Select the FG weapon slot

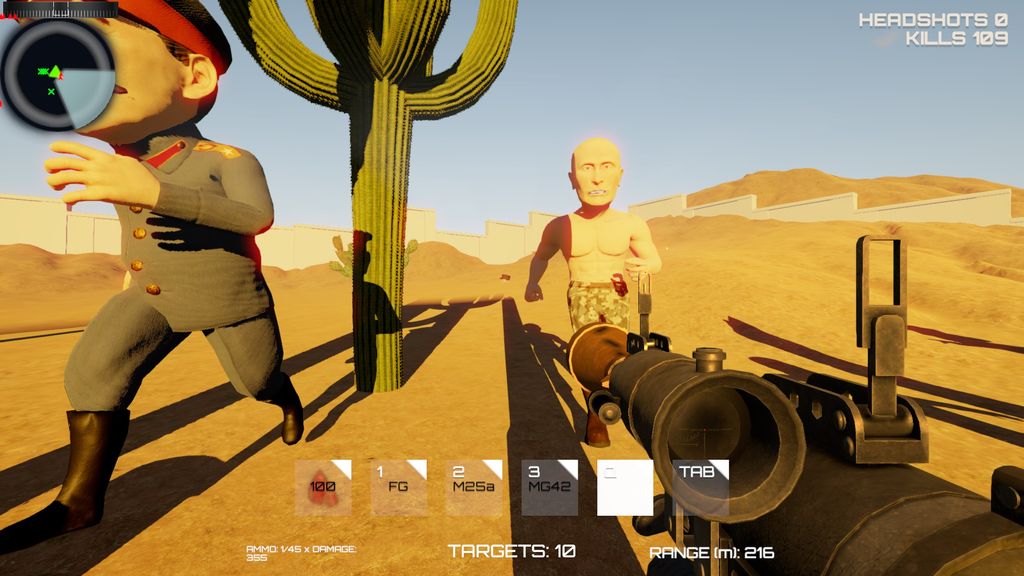tap(399, 487)
